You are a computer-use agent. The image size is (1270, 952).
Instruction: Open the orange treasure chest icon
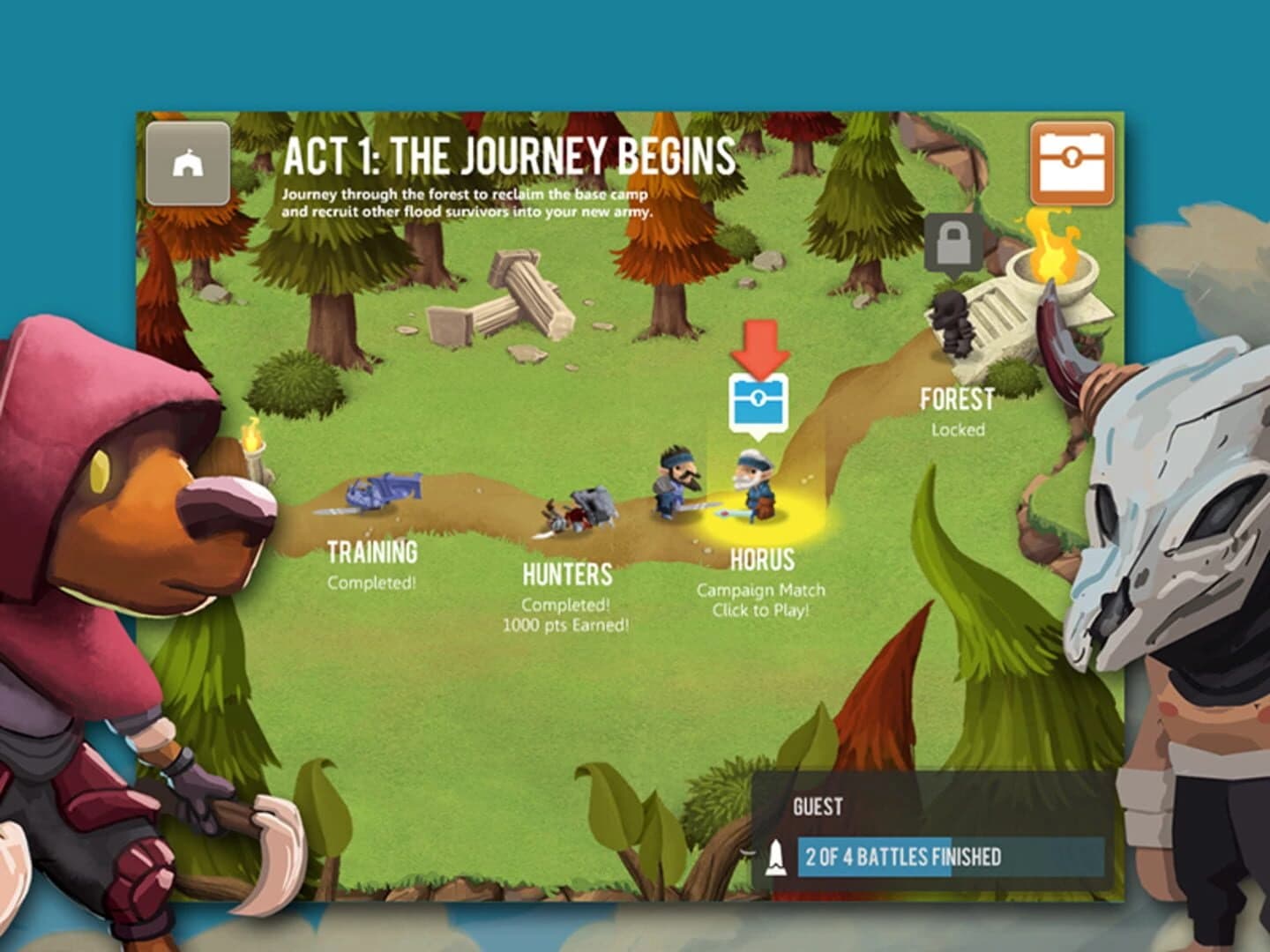[1072, 160]
